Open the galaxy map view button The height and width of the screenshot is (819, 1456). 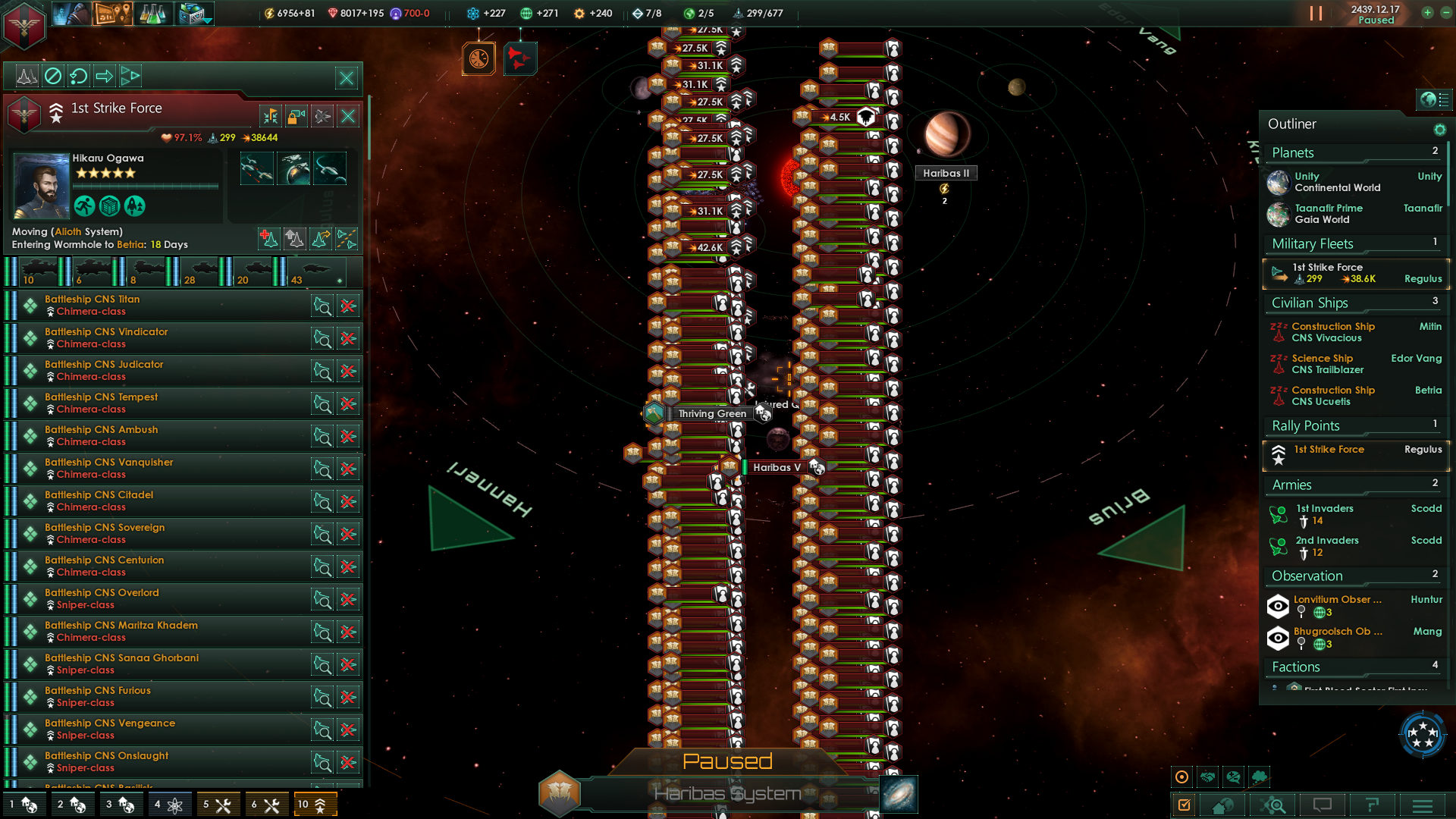pos(899,794)
